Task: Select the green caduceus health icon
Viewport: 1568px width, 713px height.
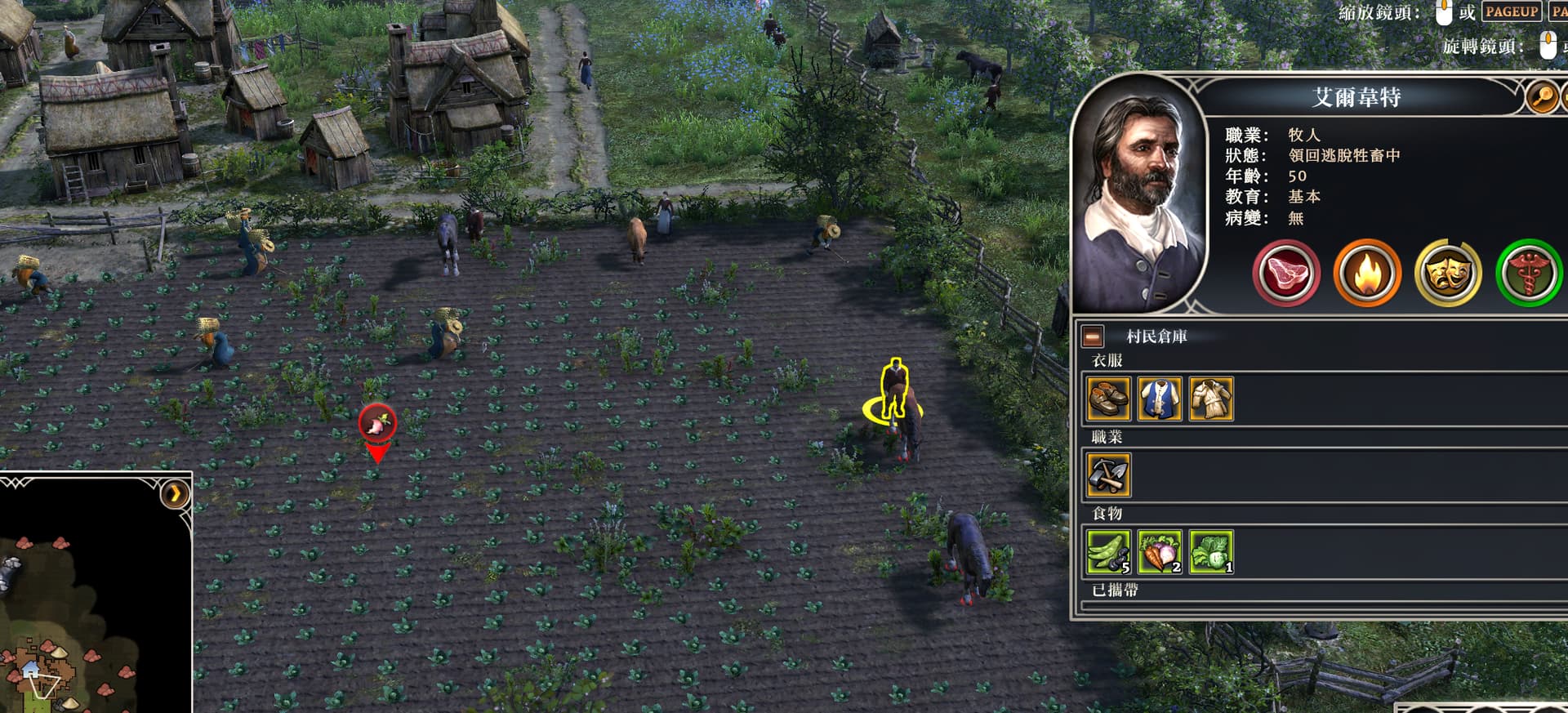Action: click(1528, 274)
